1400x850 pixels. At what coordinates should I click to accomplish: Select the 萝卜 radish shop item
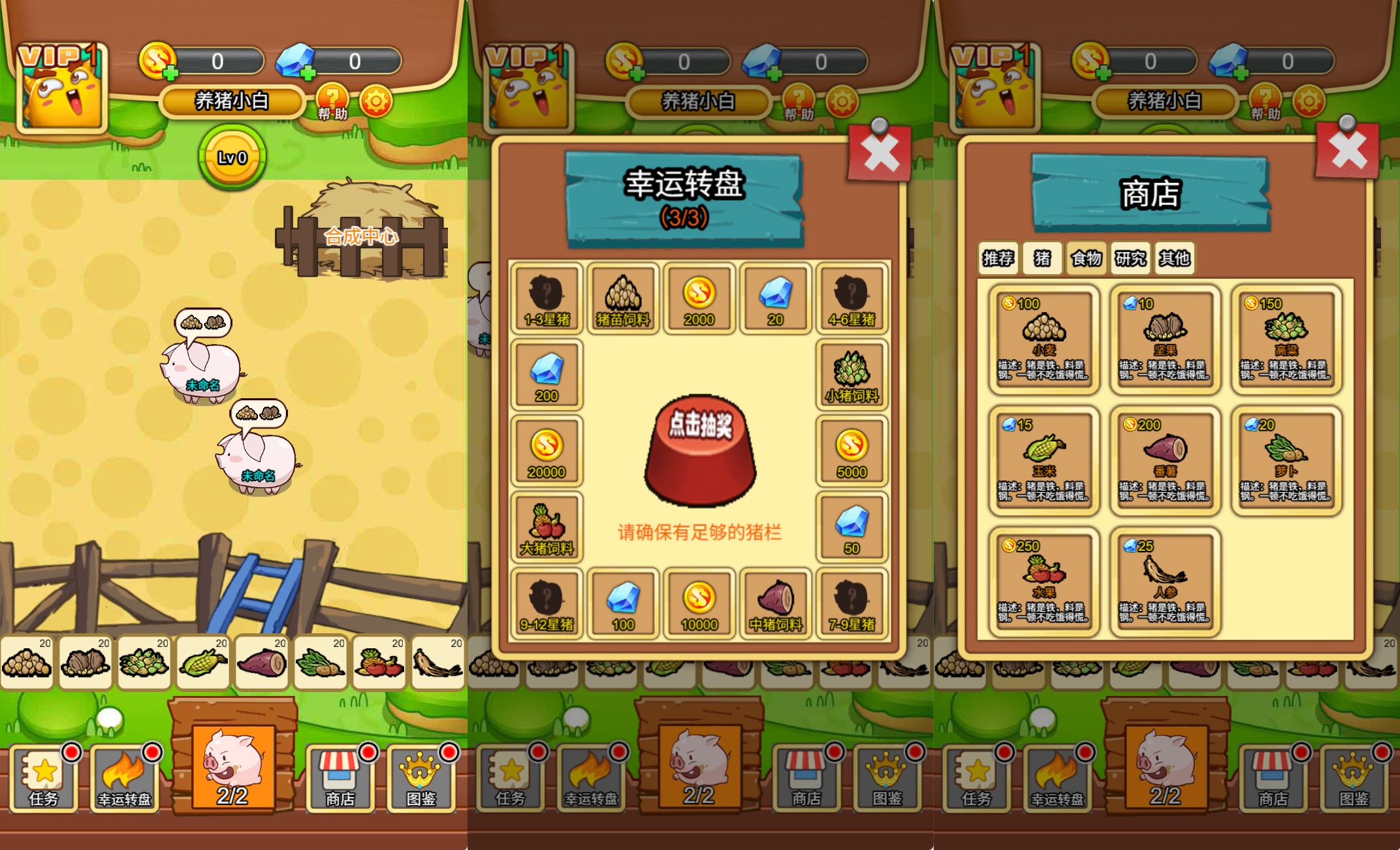pos(1286,460)
